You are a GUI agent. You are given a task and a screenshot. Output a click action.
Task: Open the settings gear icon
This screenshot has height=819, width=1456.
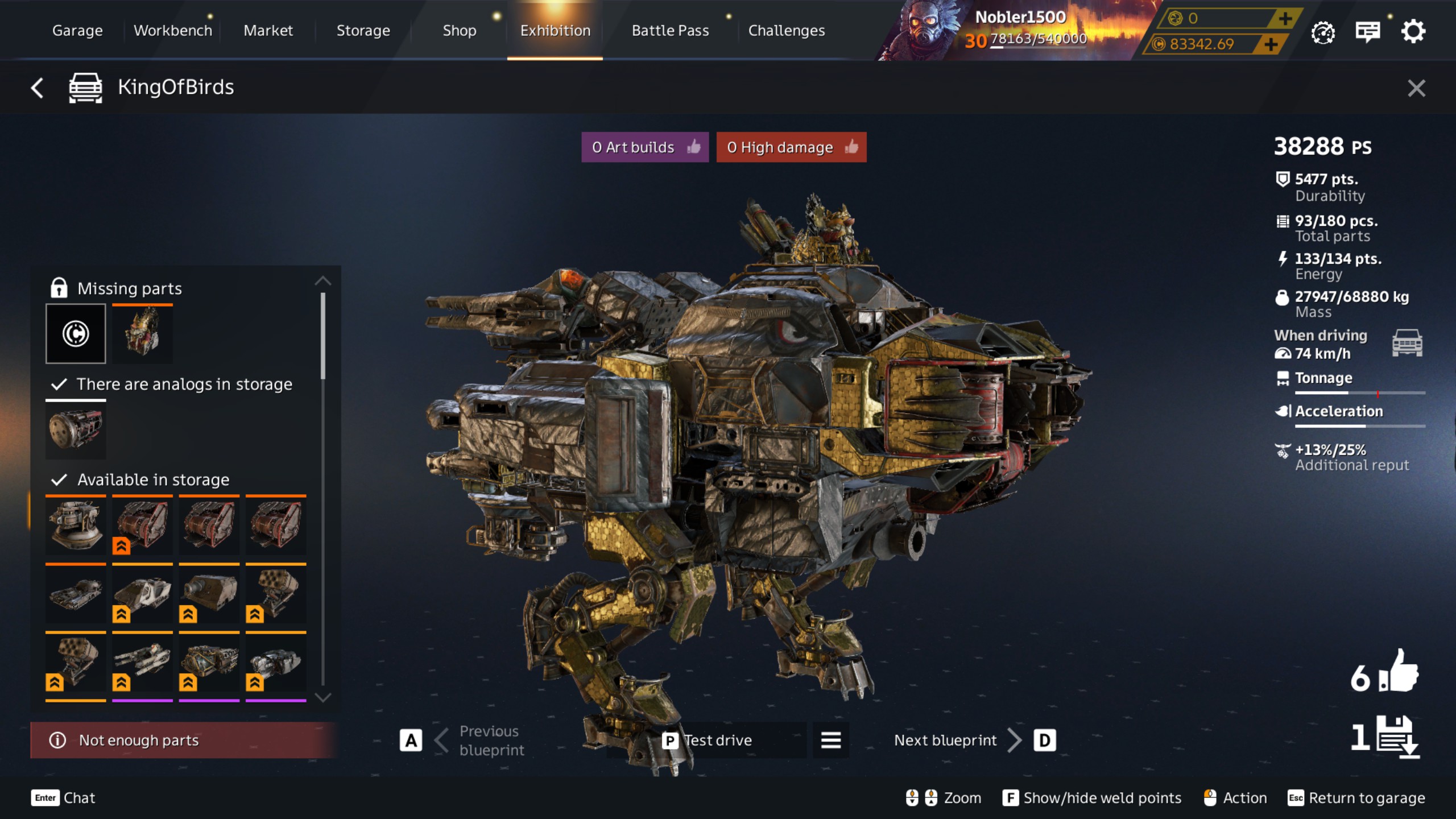click(1413, 32)
